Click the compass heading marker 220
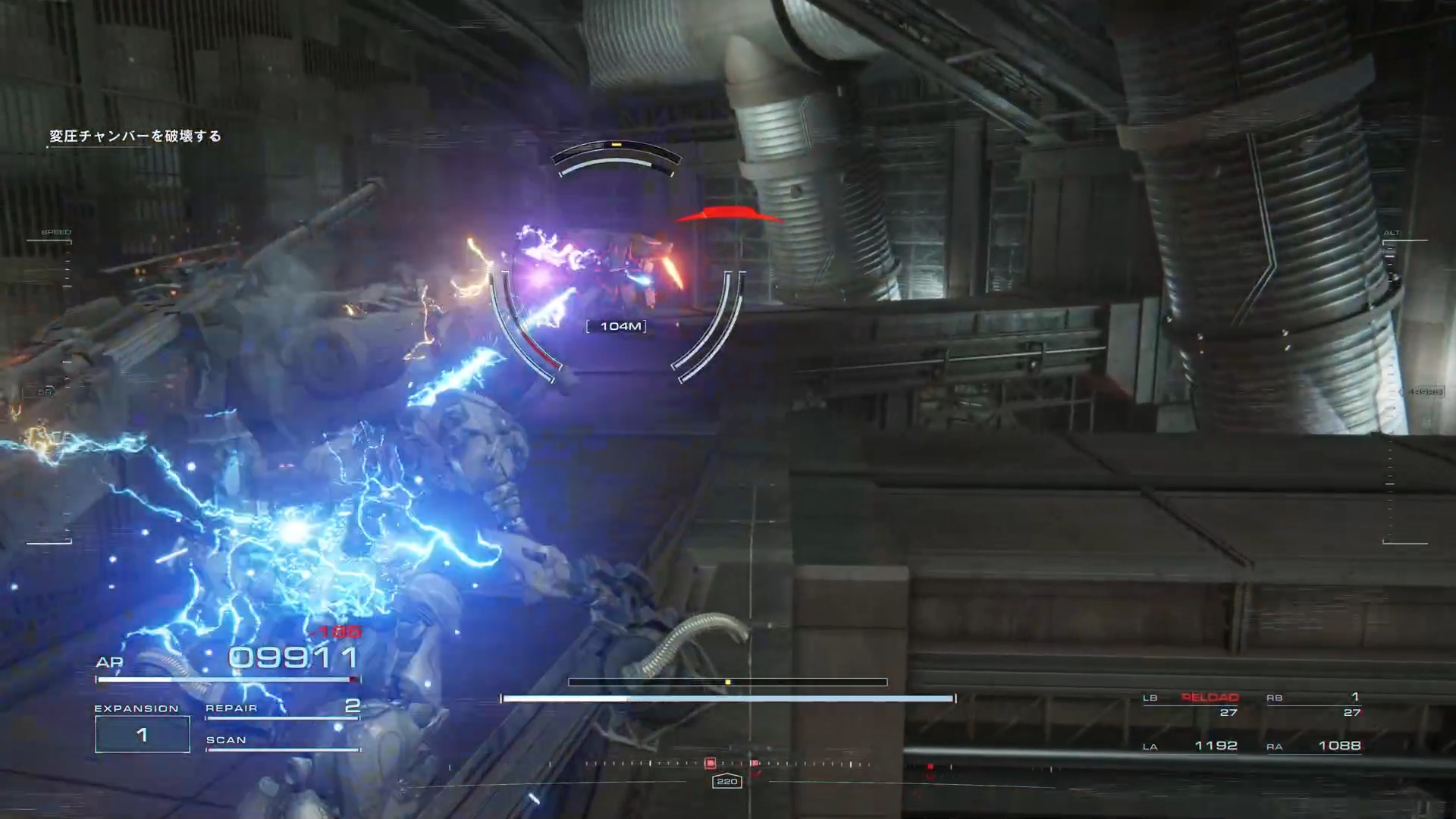Viewport: 1456px width, 819px height. tap(726, 781)
